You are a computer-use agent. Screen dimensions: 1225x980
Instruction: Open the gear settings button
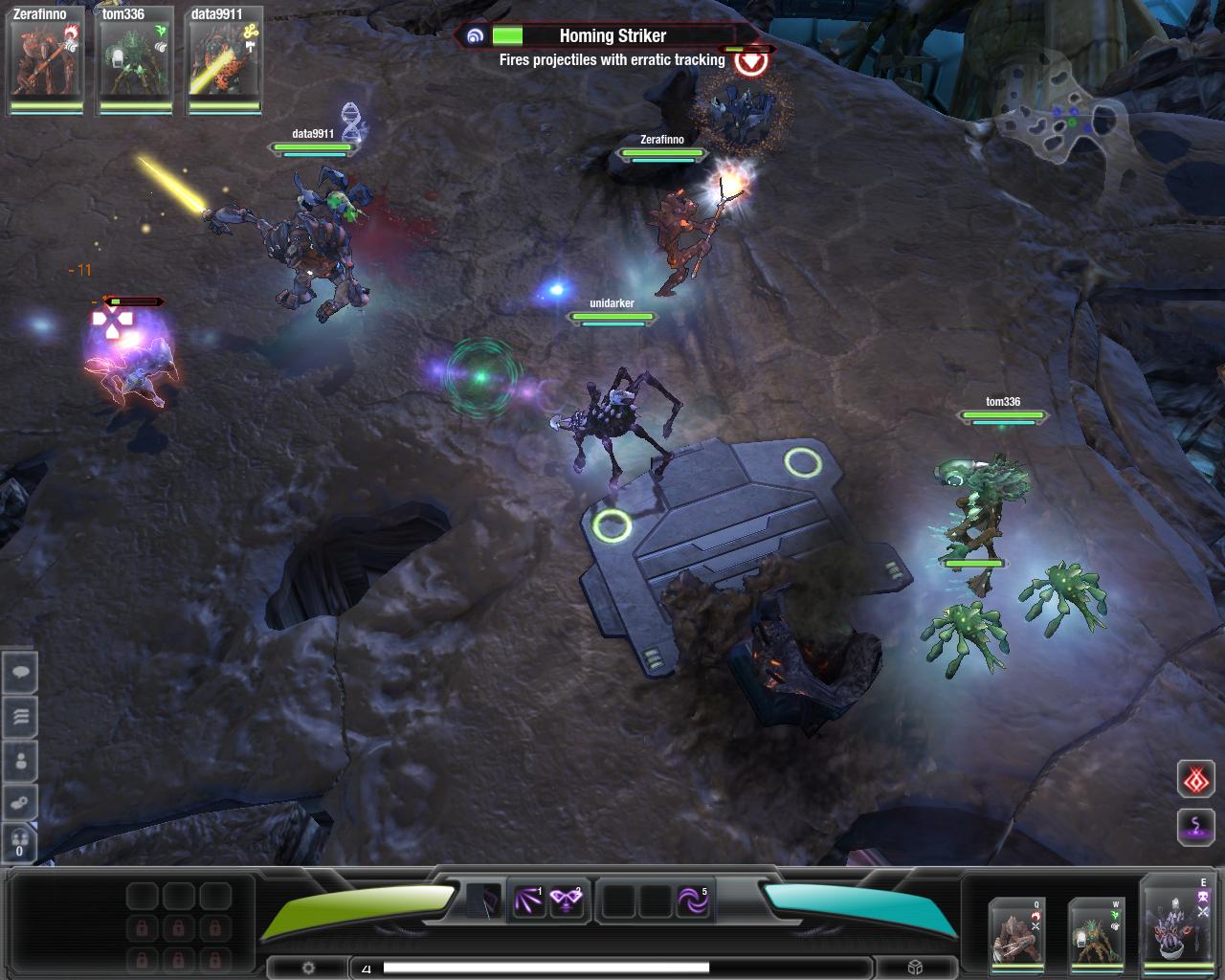(x=308, y=968)
